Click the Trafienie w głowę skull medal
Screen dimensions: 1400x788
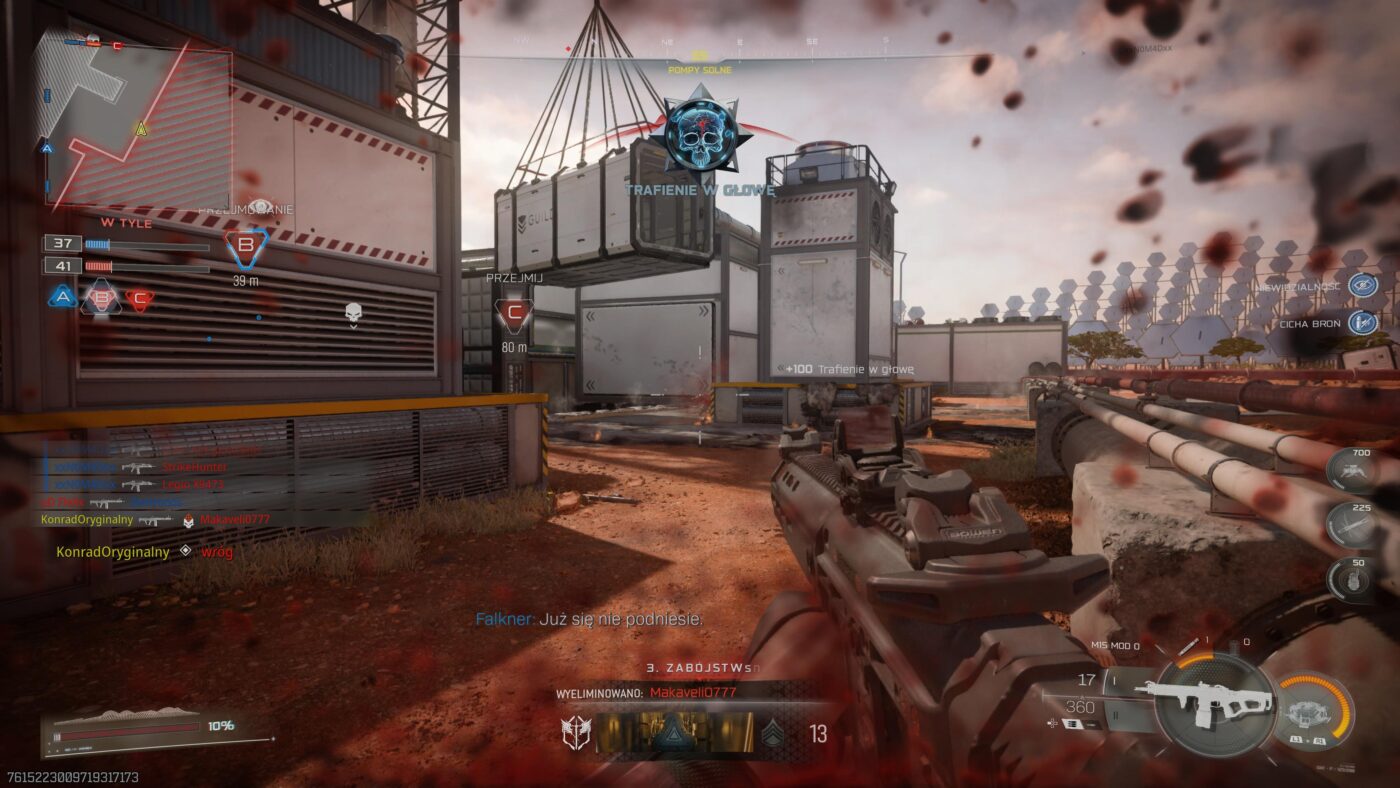coord(700,134)
